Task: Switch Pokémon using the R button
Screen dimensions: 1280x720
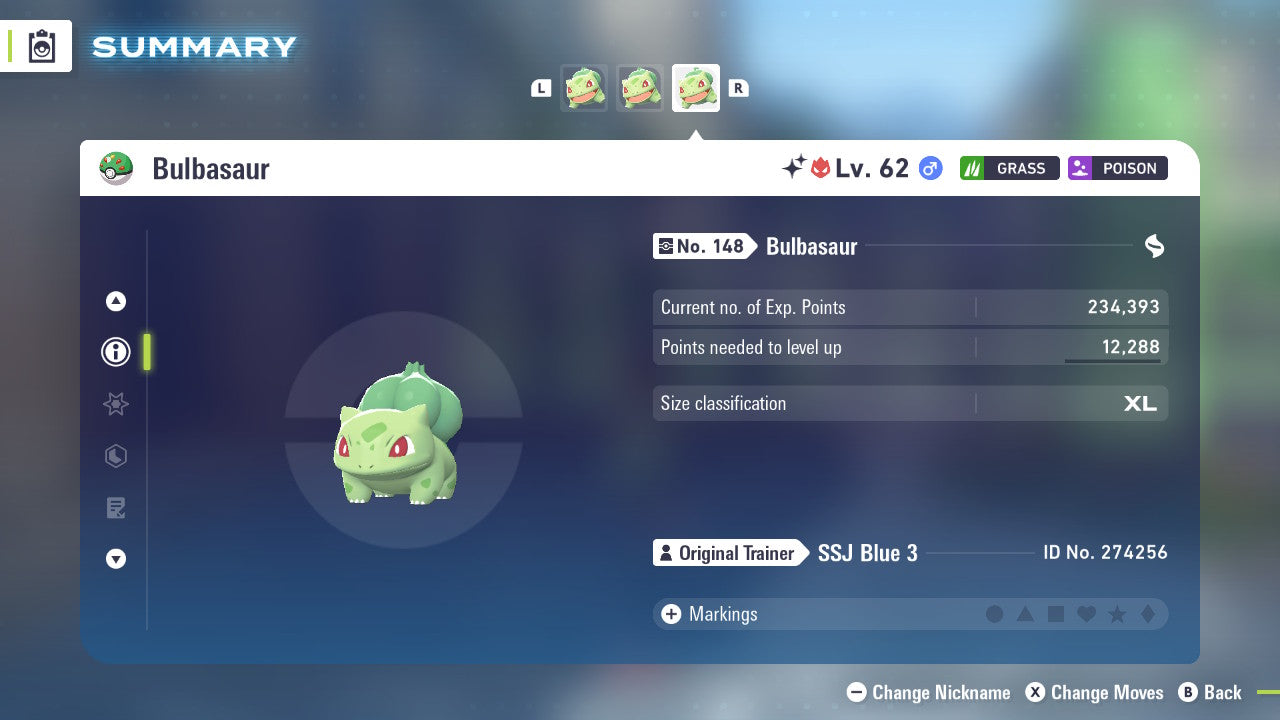Action: [x=738, y=88]
